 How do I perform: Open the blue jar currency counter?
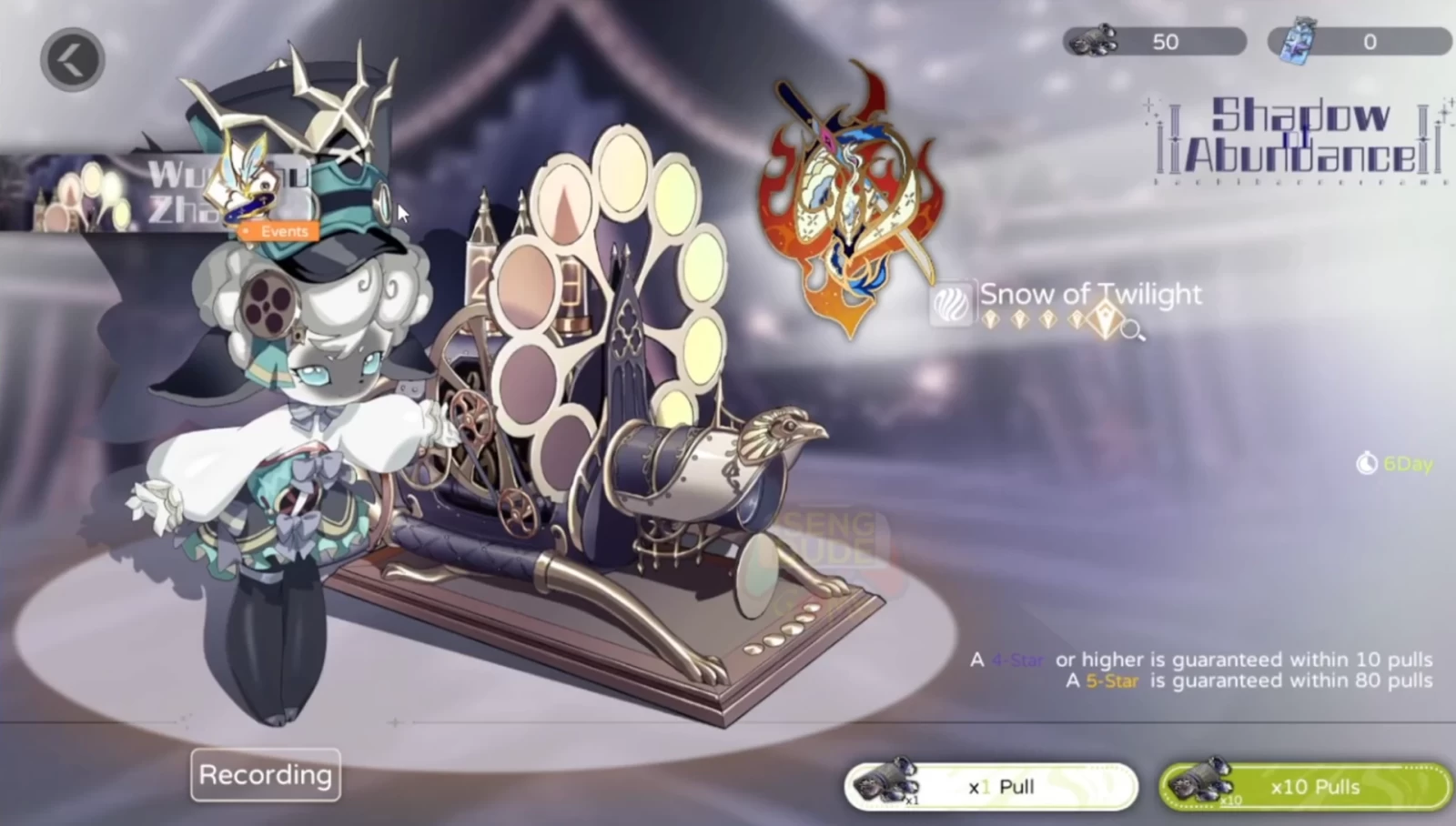pyautogui.click(x=1359, y=42)
